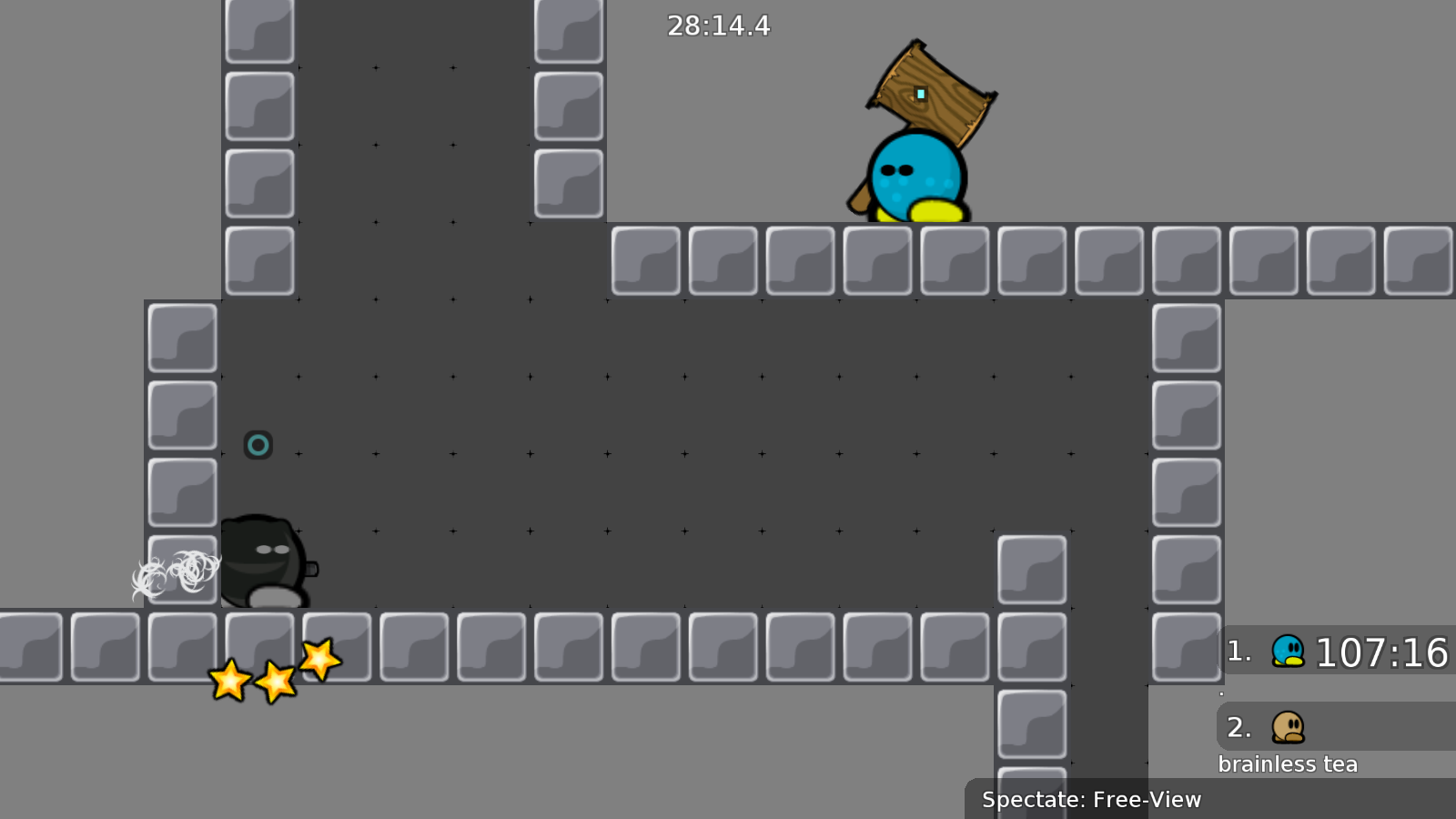Select the blue player character holding the hammer
Viewport: 1456px width, 819px height.
coord(915,177)
